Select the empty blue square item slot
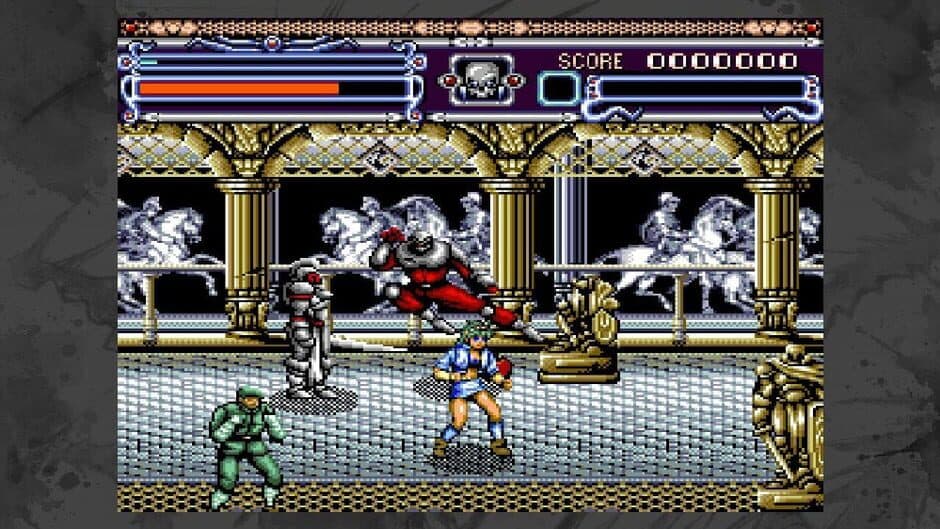940x529 pixels. pos(557,89)
